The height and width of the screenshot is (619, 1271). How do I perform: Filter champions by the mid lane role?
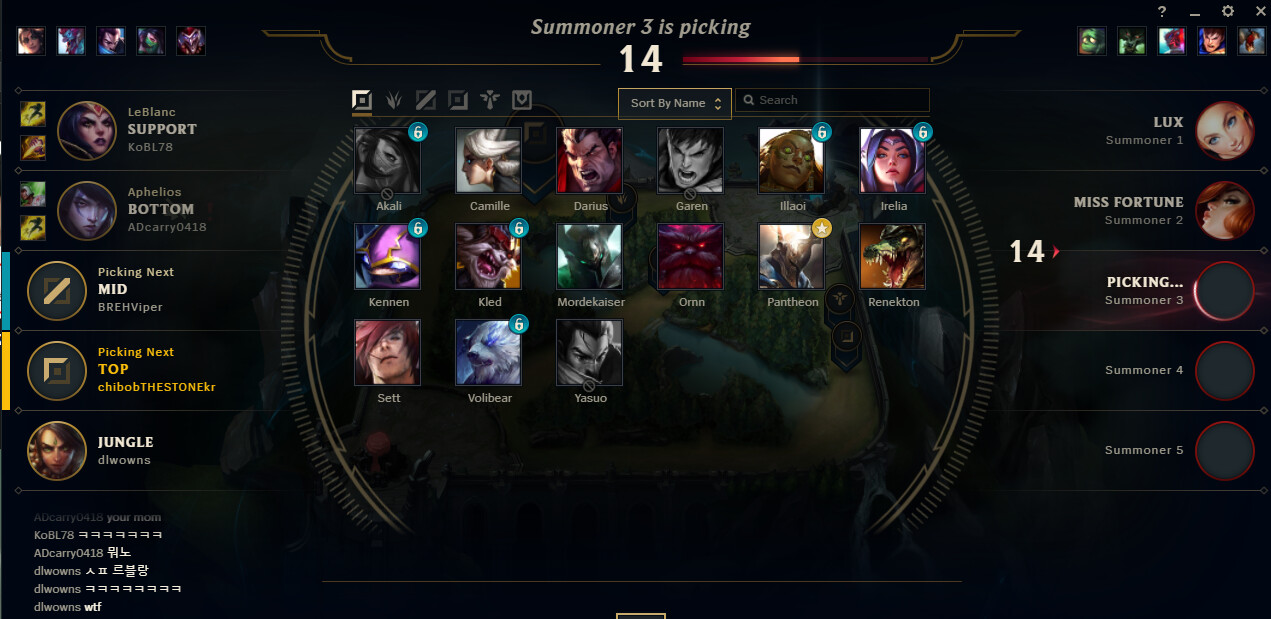426,100
